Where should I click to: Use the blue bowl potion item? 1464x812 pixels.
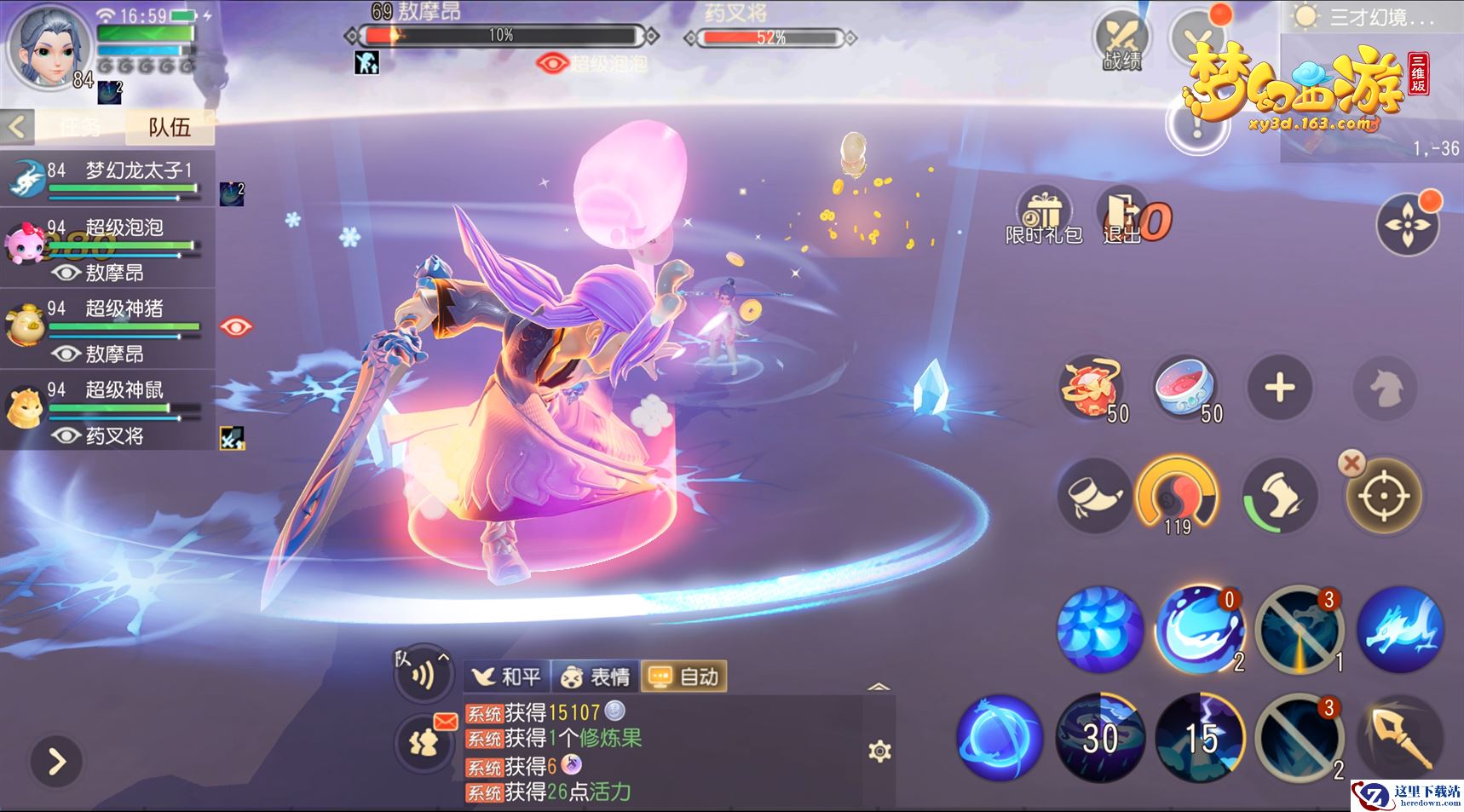(x=1185, y=389)
